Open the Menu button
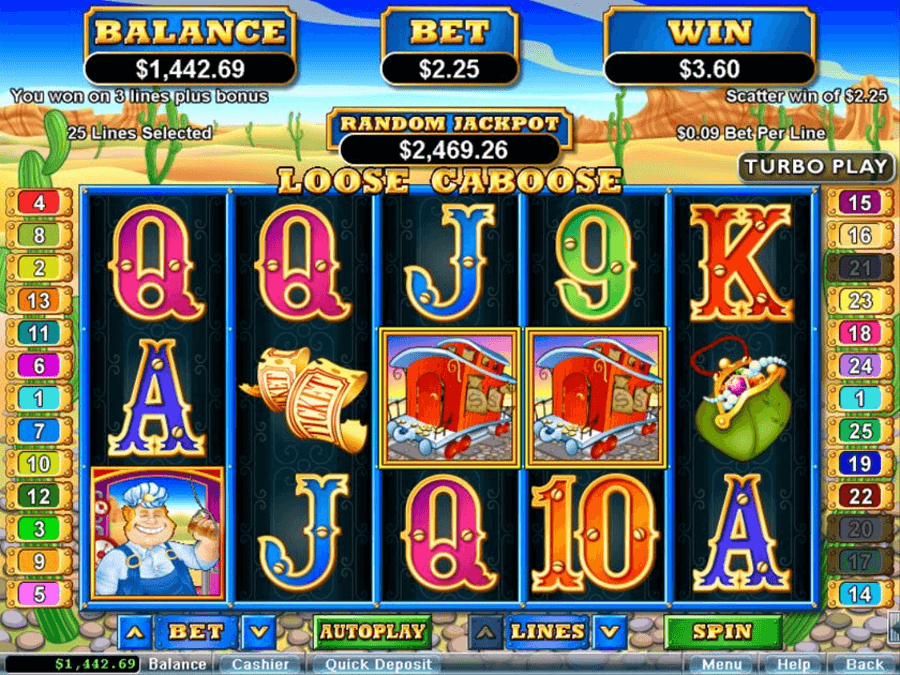The image size is (900, 675). tap(722, 664)
